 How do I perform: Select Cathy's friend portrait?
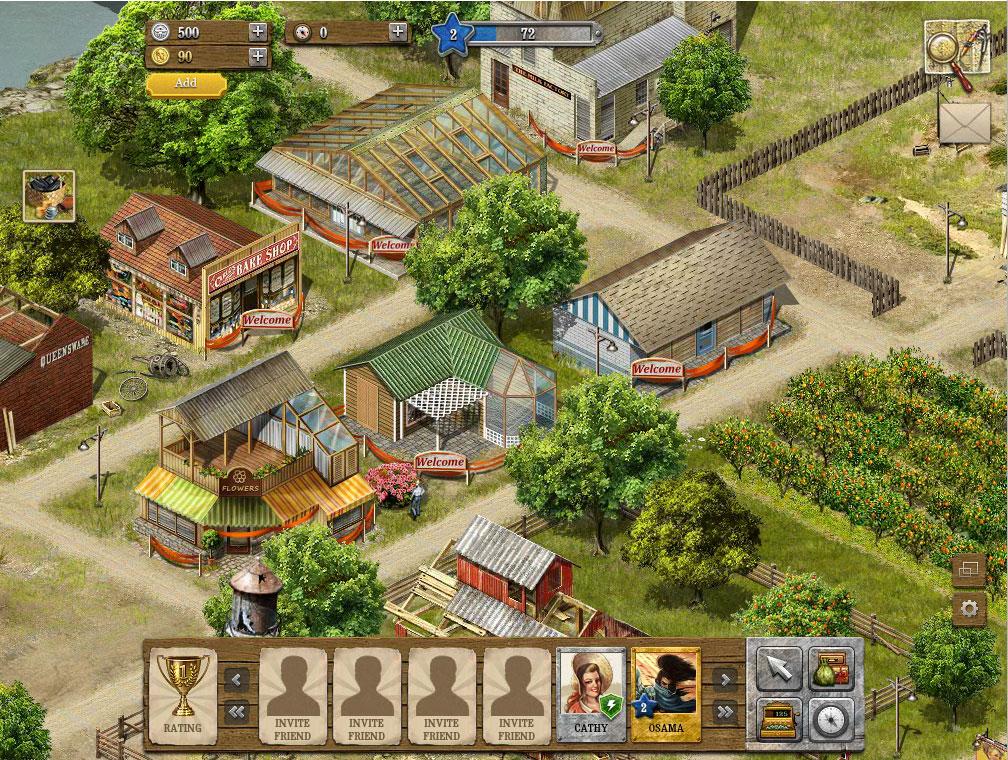(591, 694)
